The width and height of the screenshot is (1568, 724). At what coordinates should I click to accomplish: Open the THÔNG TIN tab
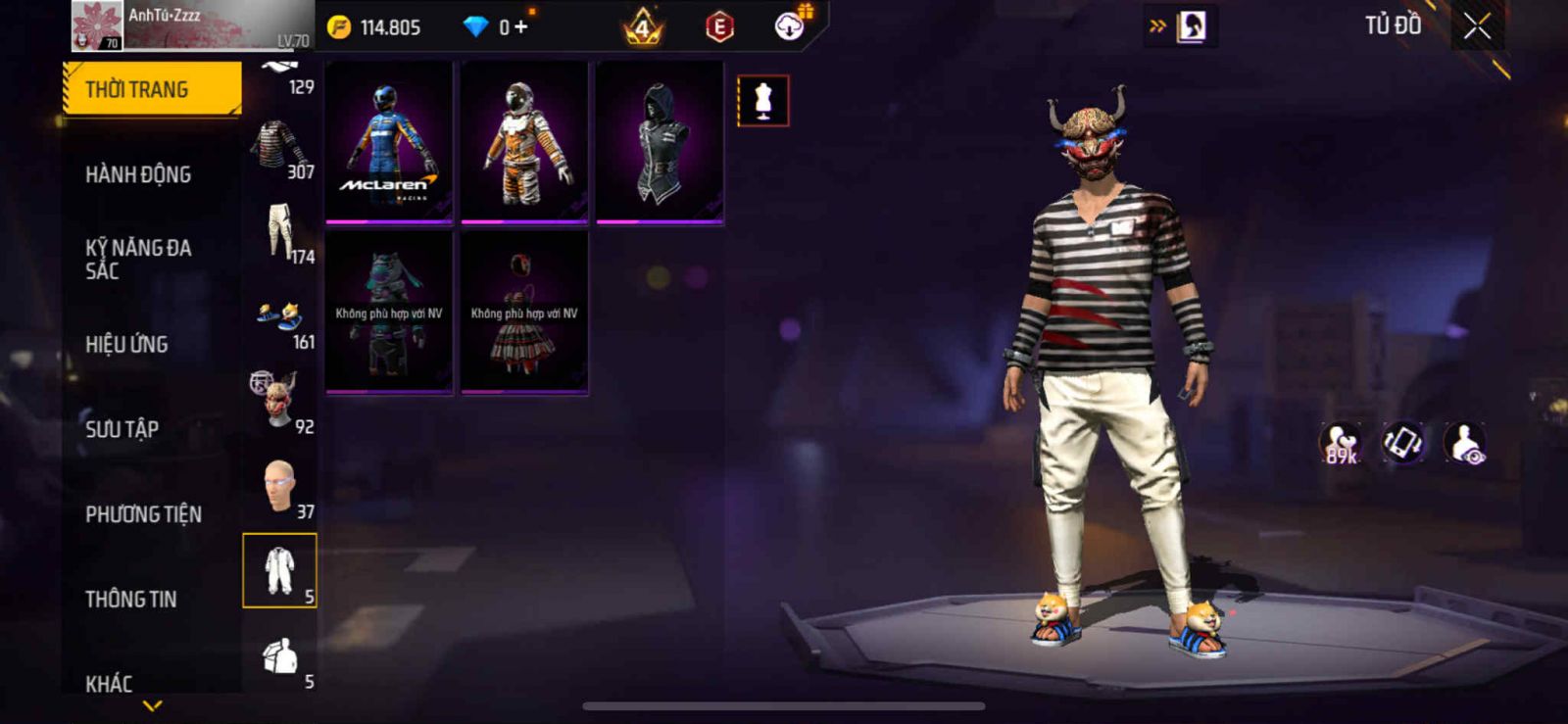(130, 599)
